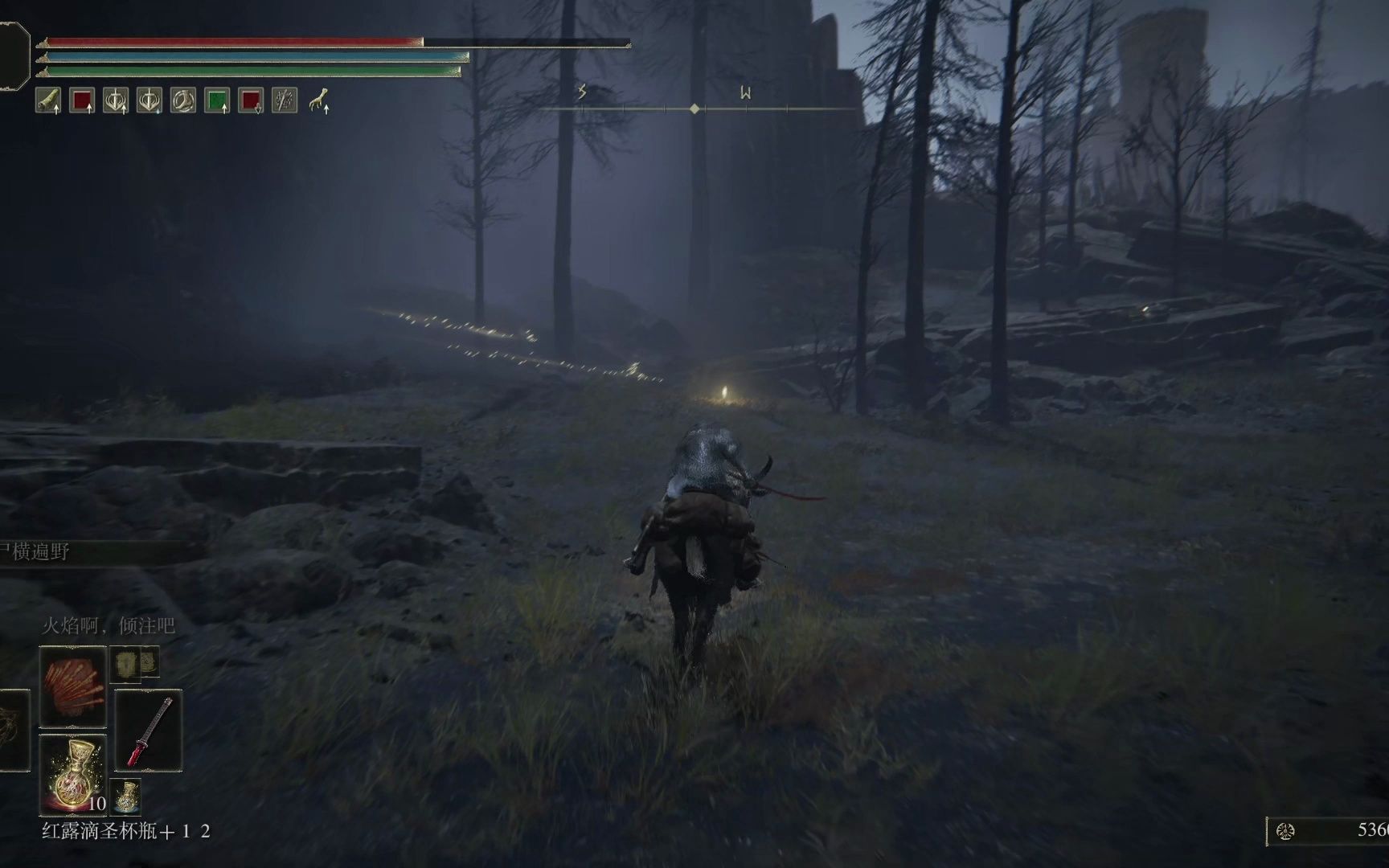Choose the red-hilted katana weapon slot
Screen dimensions: 1389x868
149,731
